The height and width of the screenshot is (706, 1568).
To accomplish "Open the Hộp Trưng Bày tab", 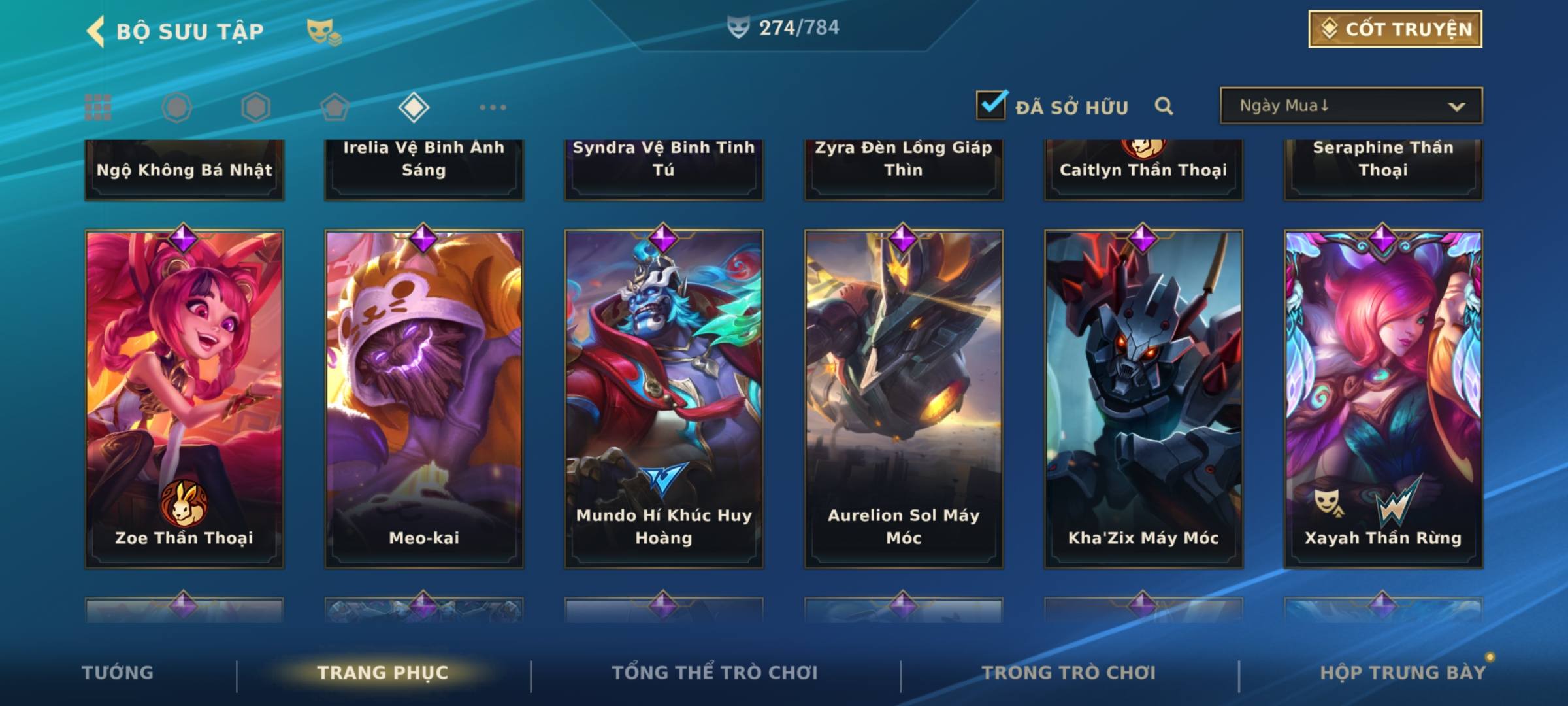I will pos(1403,673).
